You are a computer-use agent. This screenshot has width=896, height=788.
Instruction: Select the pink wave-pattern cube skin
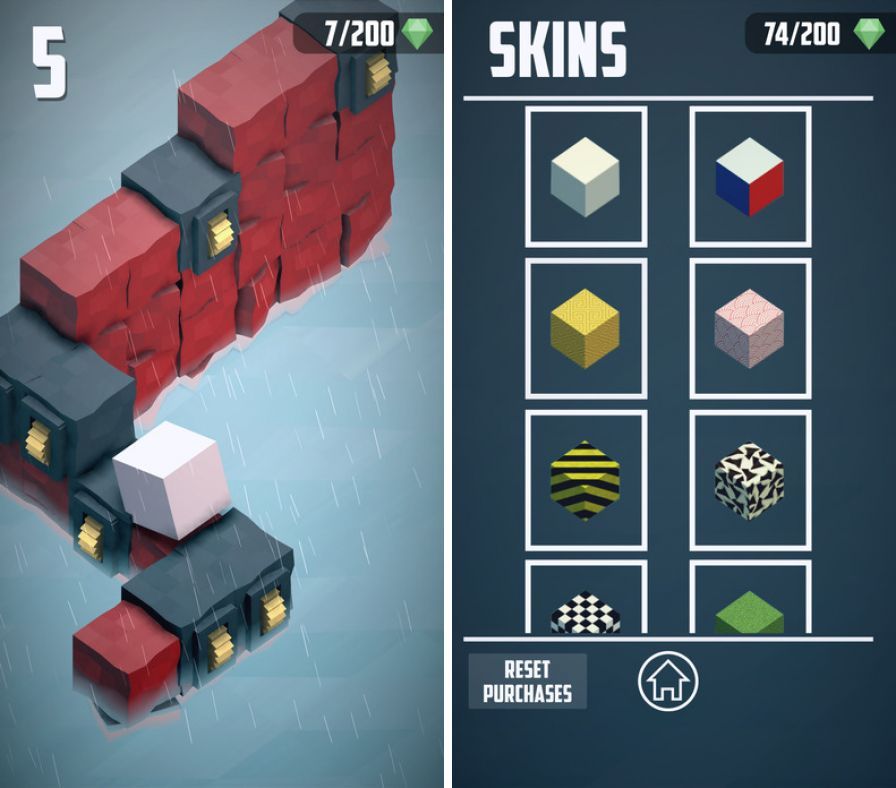tap(750, 329)
